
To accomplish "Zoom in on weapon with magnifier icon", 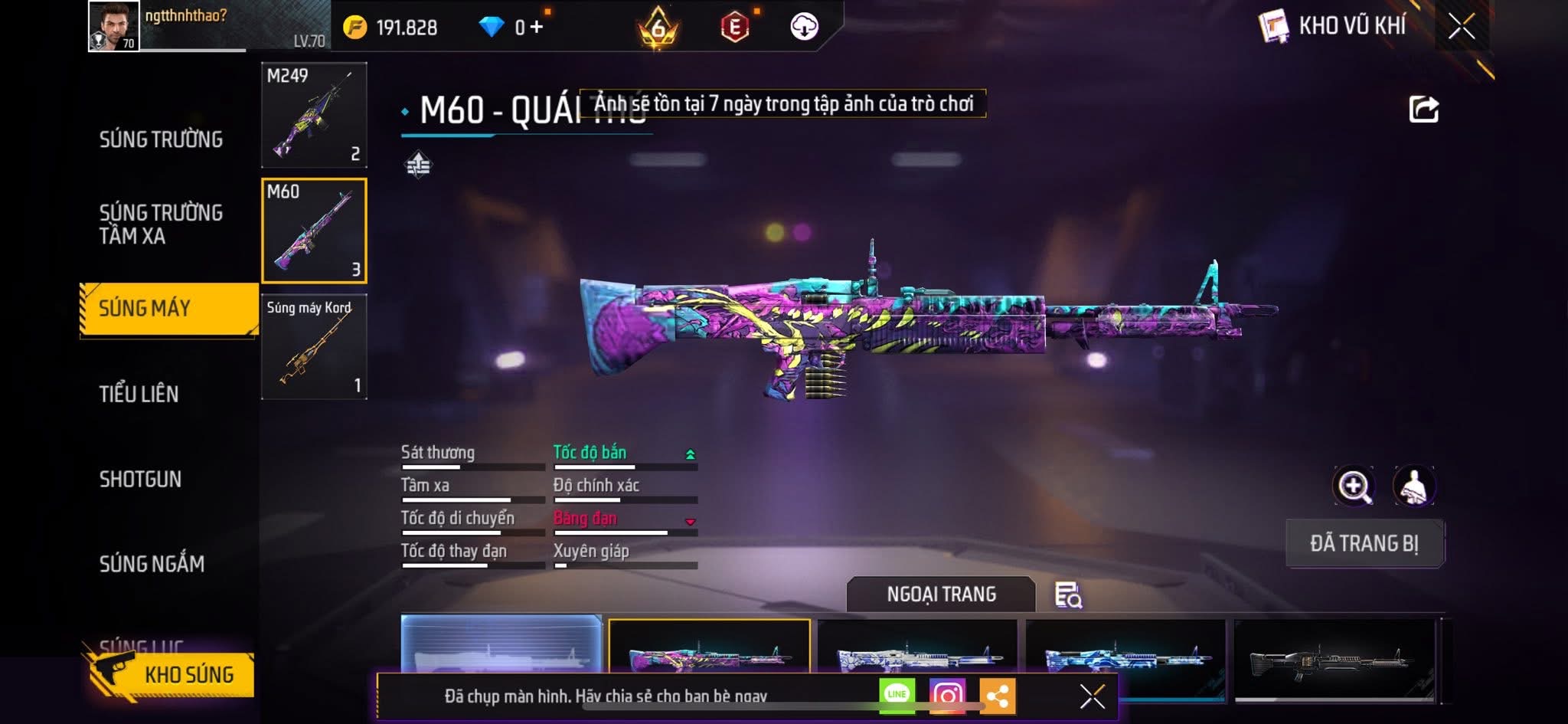I will [1354, 486].
